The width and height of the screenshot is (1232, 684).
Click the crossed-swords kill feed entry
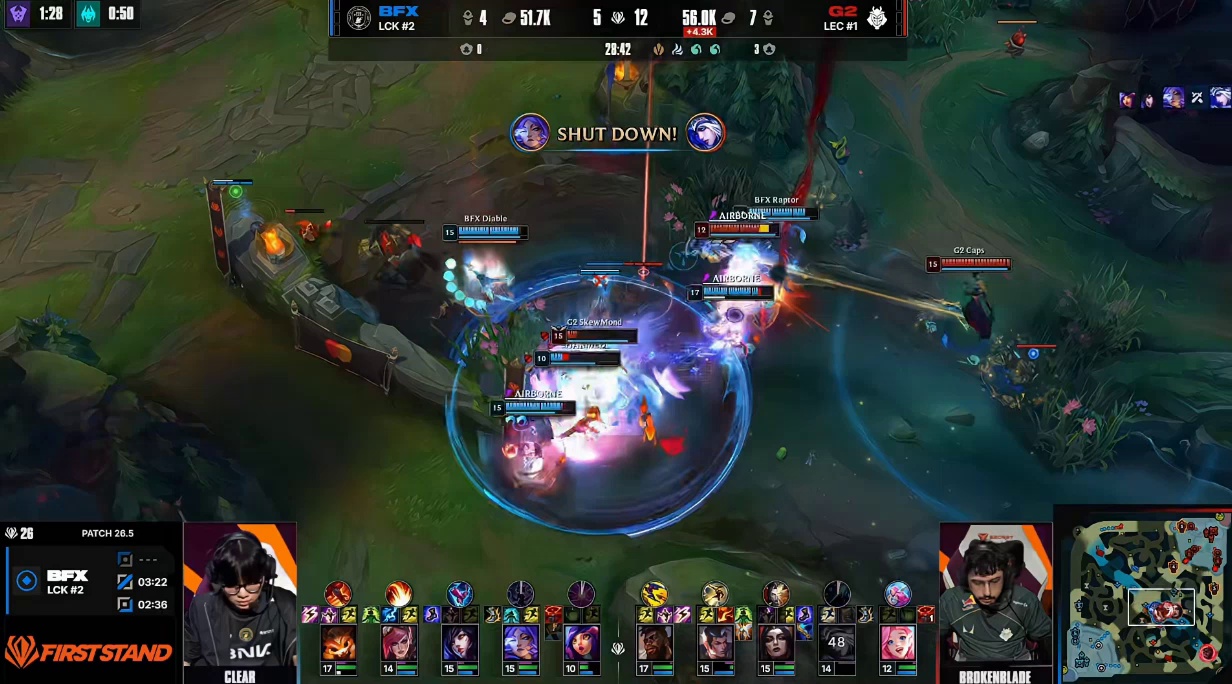1196,98
